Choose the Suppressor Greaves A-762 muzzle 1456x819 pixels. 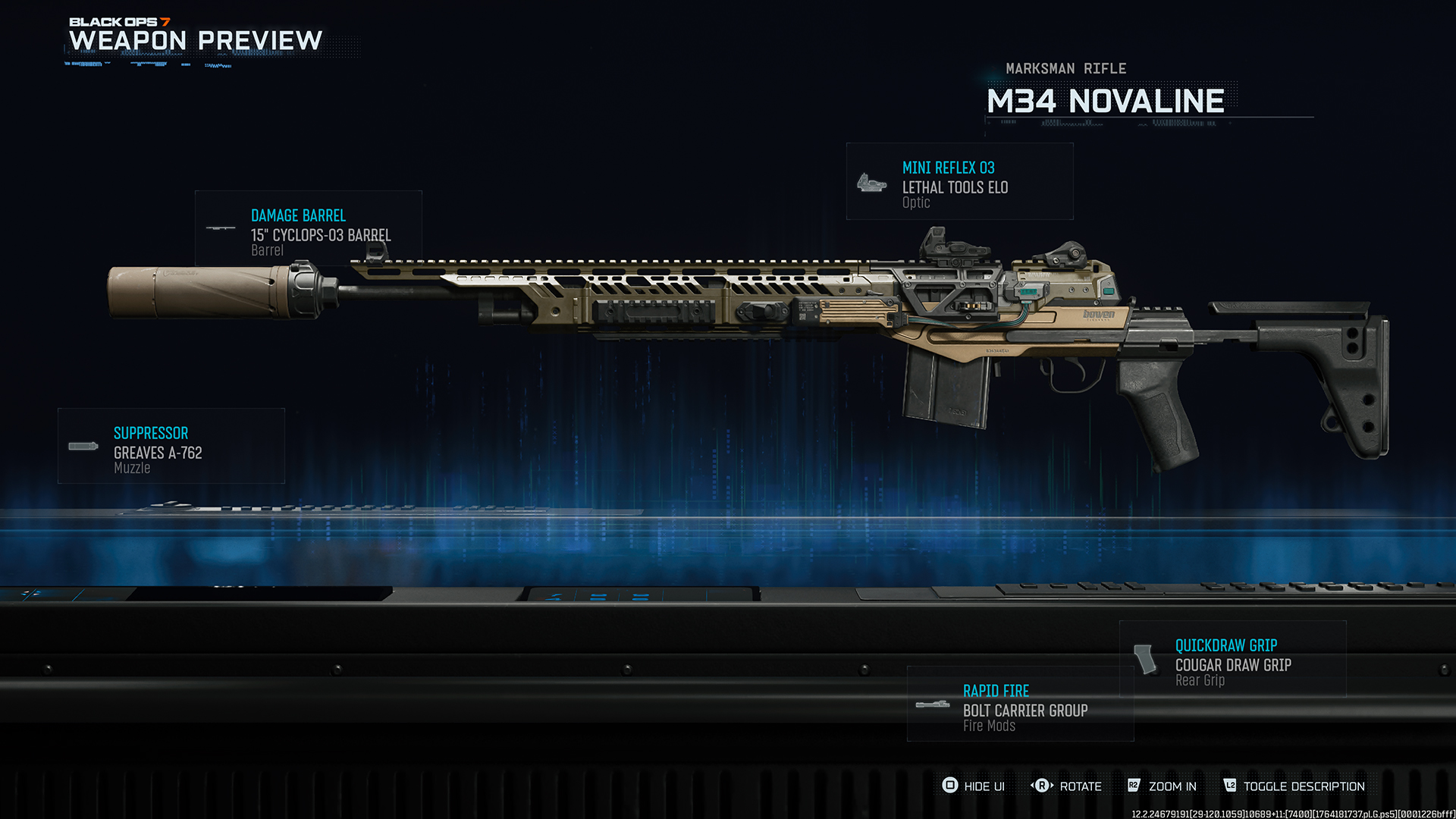pyautogui.click(x=171, y=447)
